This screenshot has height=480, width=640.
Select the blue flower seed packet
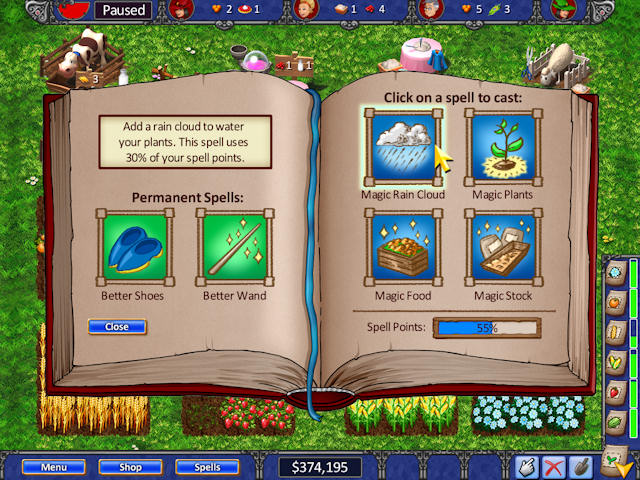[x=616, y=273]
